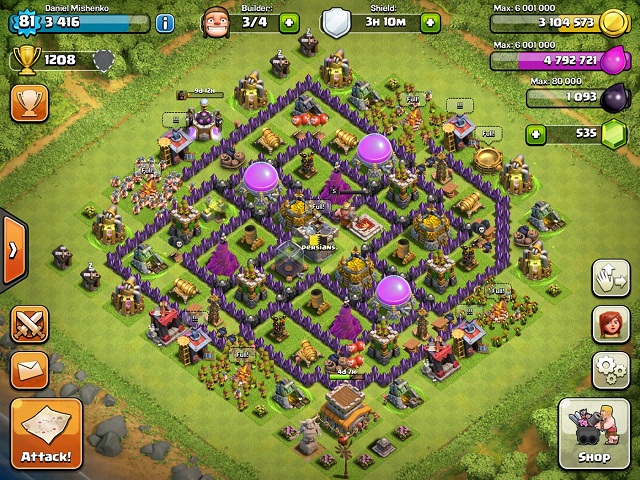Click the green plus beside Builder 3/4
Image resolution: width=640 pixels, height=480 pixels.
tap(289, 23)
